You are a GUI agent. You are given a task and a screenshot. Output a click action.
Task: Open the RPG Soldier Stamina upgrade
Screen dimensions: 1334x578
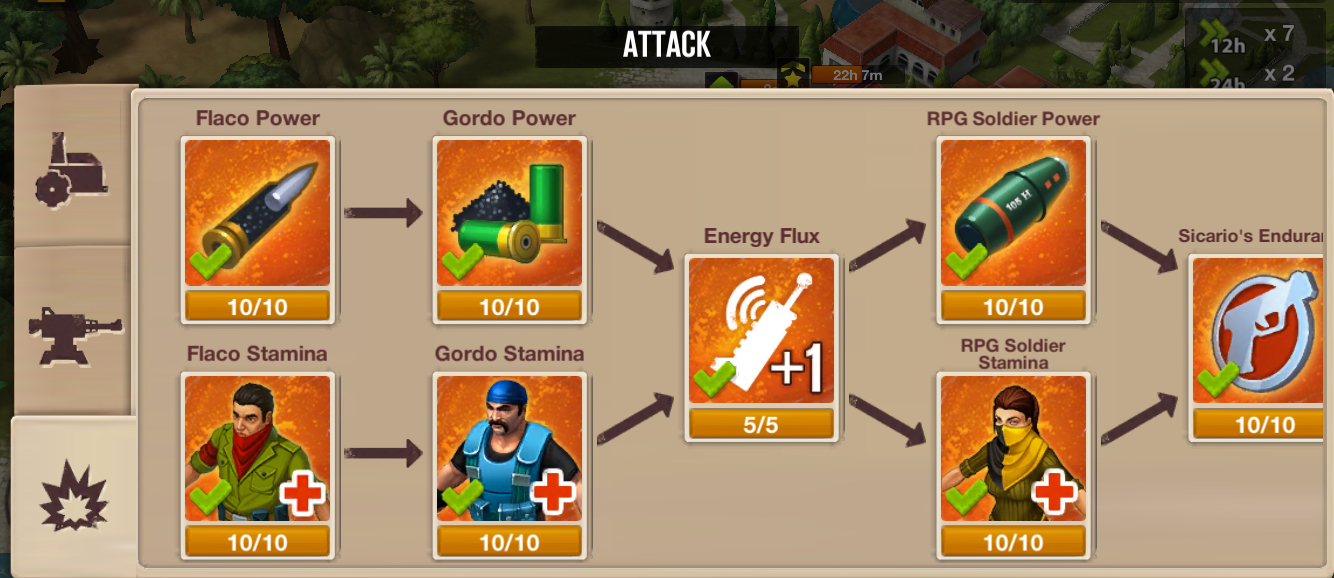[x=1013, y=449]
